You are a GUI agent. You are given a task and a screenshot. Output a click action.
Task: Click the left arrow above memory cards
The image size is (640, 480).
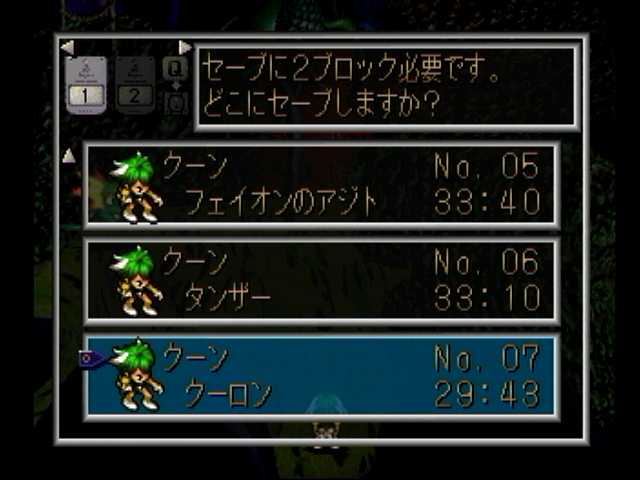pos(67,47)
